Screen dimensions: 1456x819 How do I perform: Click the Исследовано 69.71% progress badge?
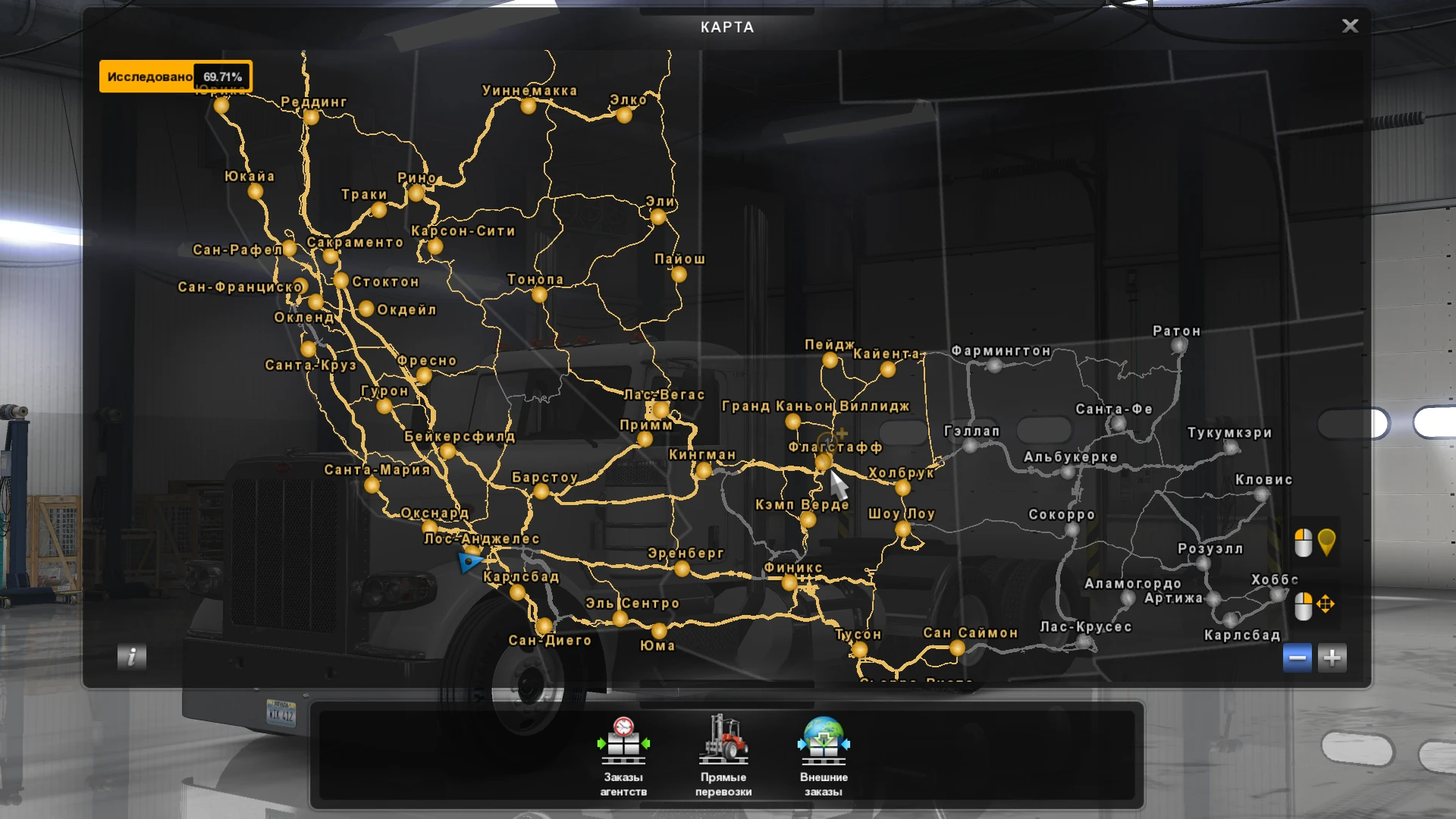click(176, 76)
